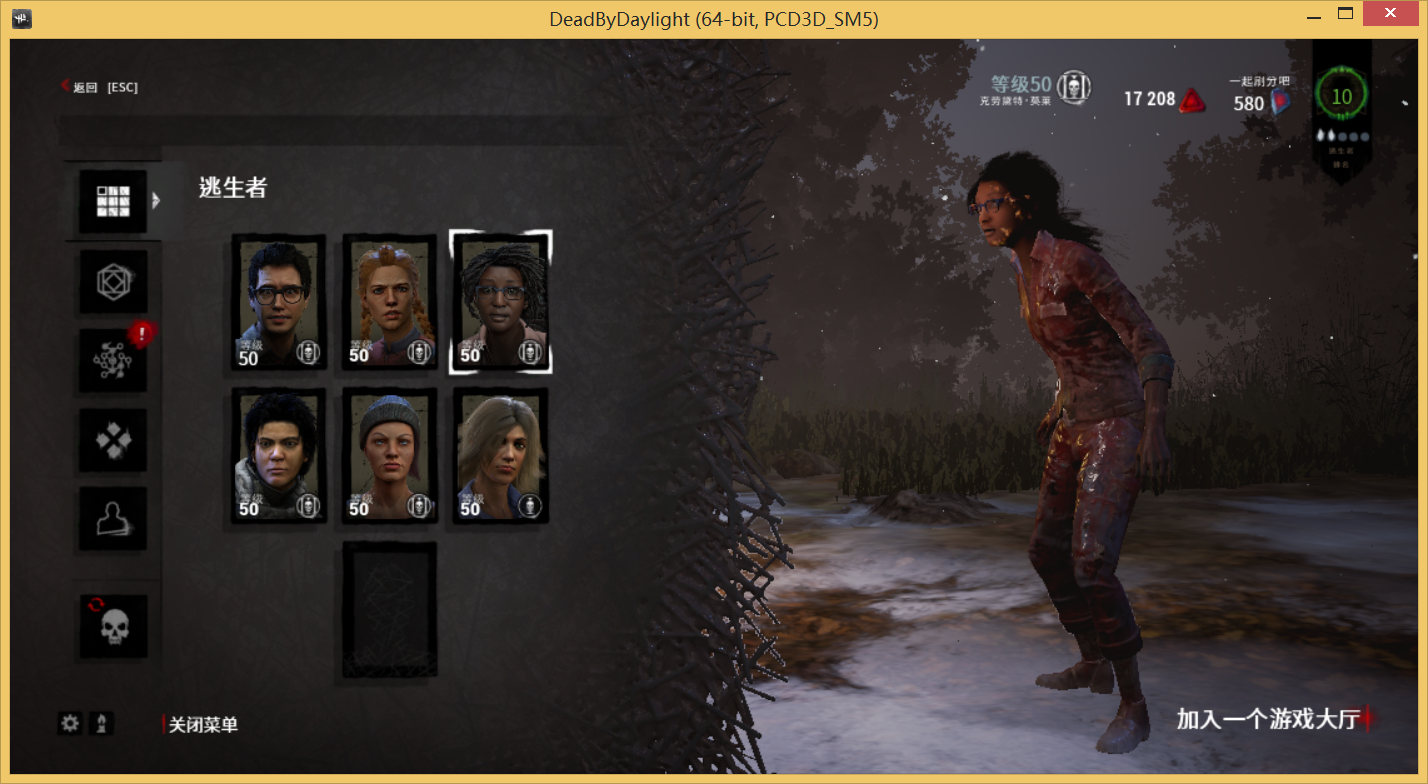Screen dimensions: 1428x784
Task: Open the survivor grid tab
Action: (x=113, y=201)
